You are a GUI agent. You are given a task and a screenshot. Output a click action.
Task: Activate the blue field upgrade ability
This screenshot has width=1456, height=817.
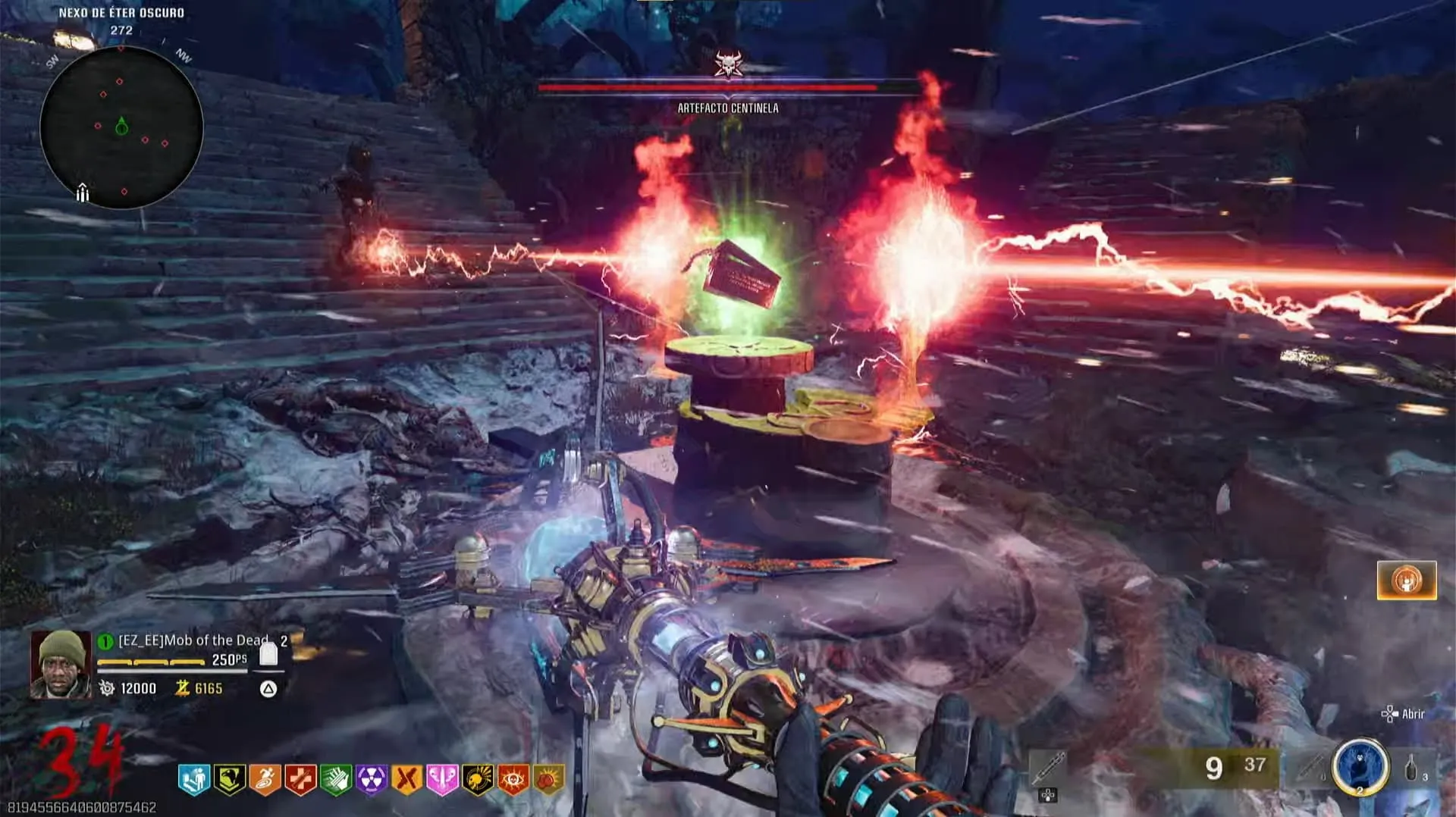1360,767
